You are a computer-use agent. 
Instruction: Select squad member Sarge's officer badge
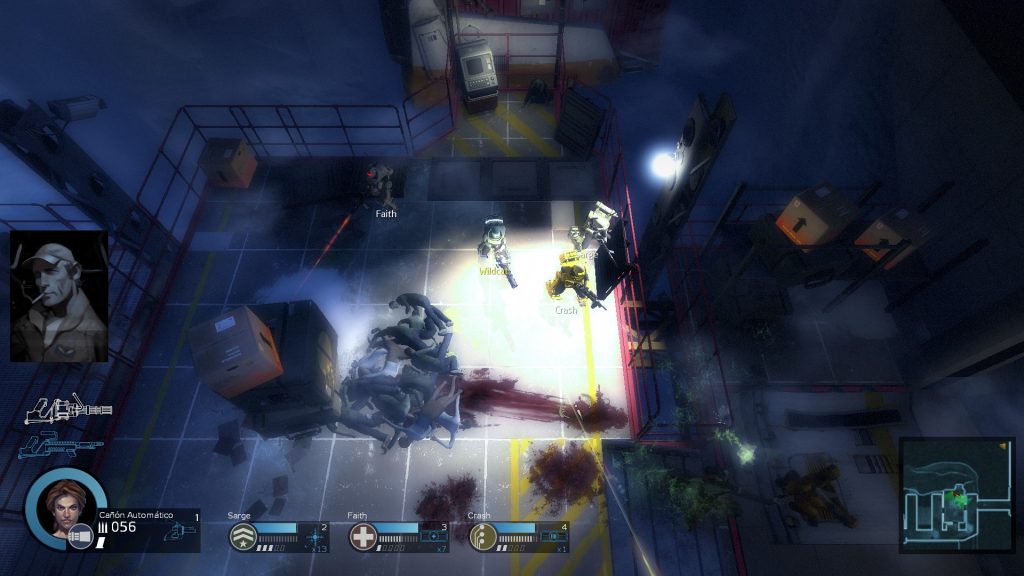pos(241,537)
